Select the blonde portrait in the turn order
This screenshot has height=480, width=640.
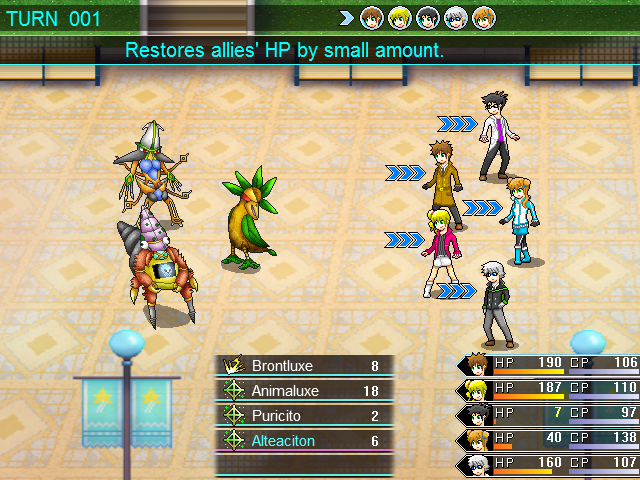[399, 17]
